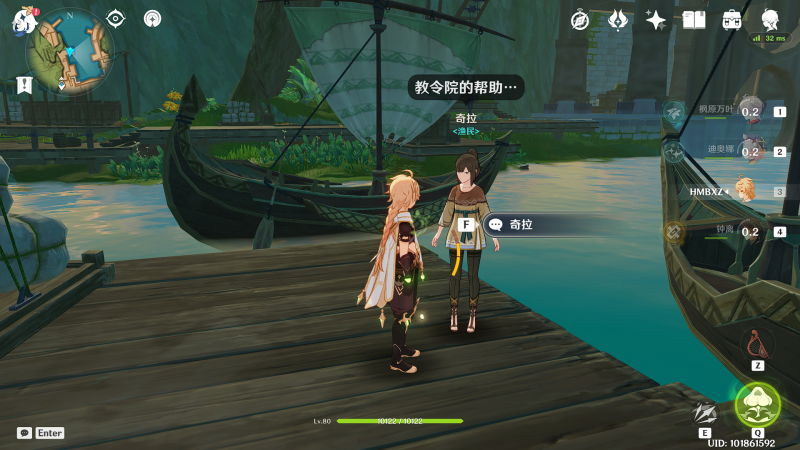Open the map via the circular minimap
Image resolution: width=800 pixels, height=450 pixels.
point(70,50)
